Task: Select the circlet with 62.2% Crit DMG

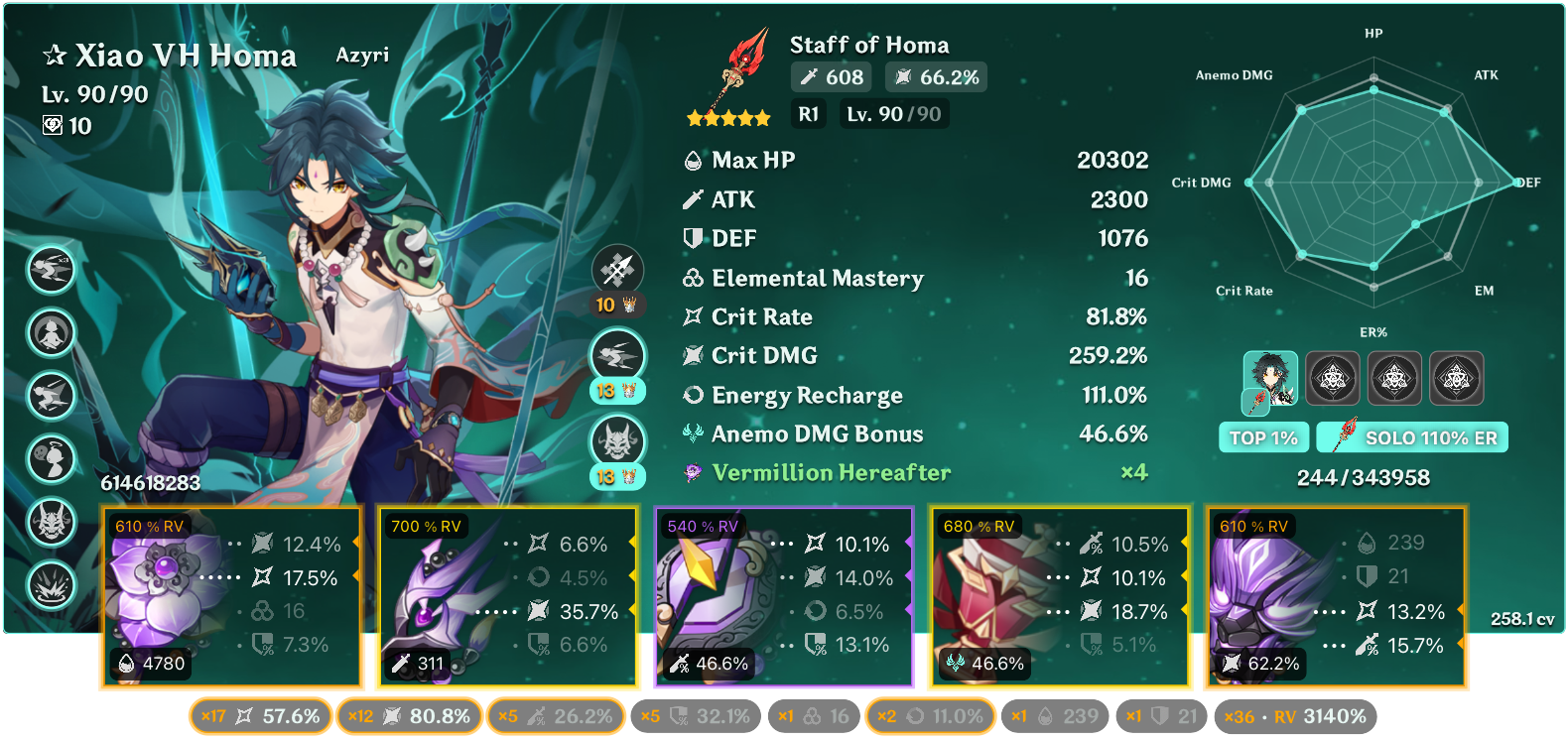Action: point(1336,597)
